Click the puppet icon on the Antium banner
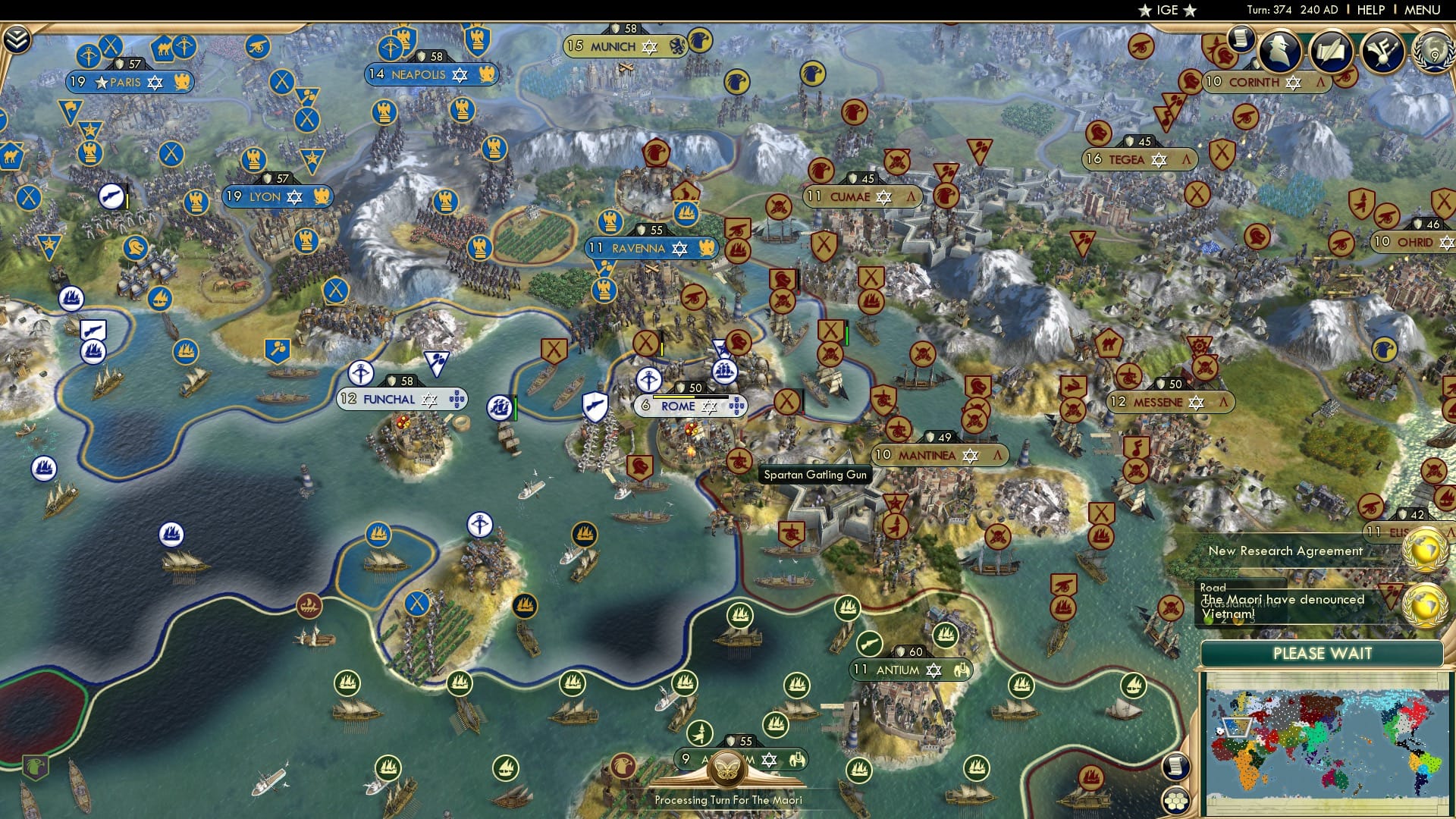Viewport: 1456px width, 819px height. coord(960,670)
